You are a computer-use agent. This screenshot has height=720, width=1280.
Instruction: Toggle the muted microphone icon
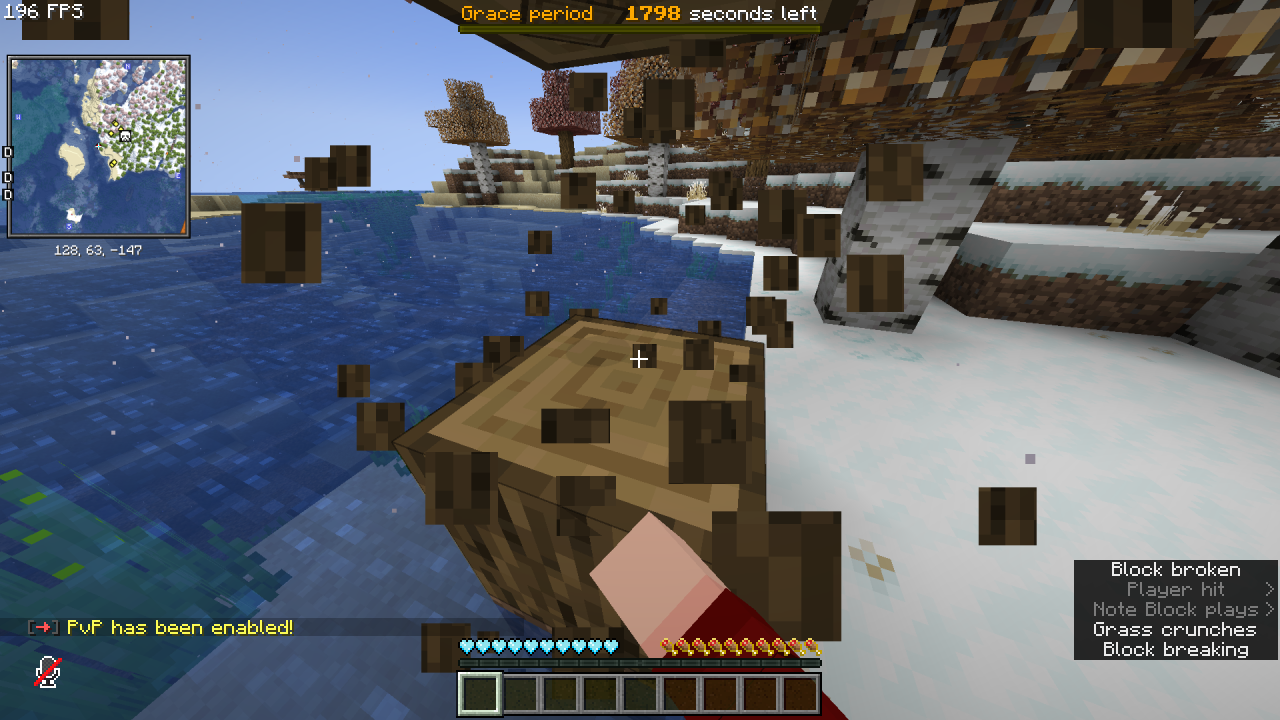click(47, 672)
